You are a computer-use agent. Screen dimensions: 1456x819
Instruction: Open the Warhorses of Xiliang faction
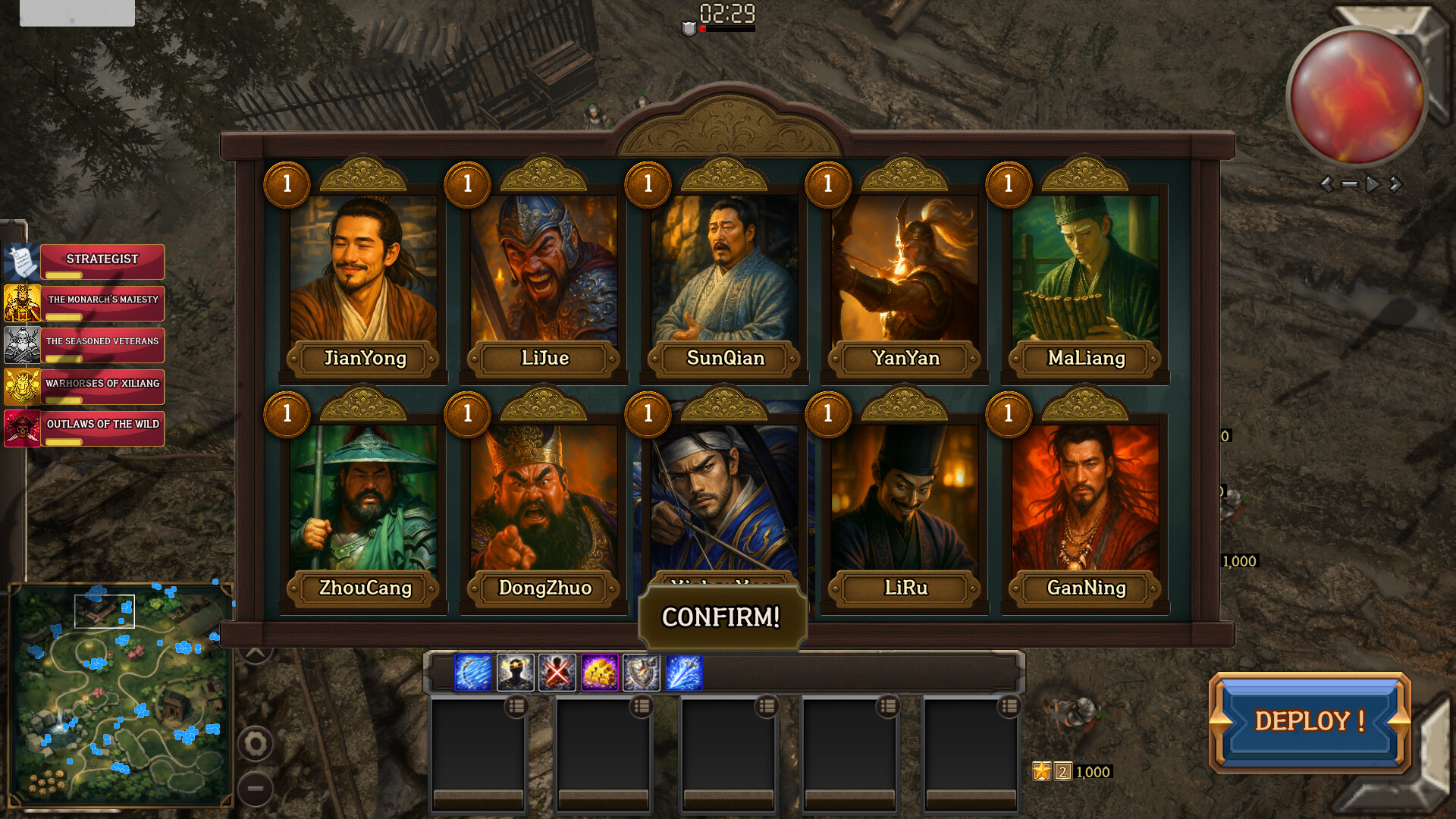(102, 385)
